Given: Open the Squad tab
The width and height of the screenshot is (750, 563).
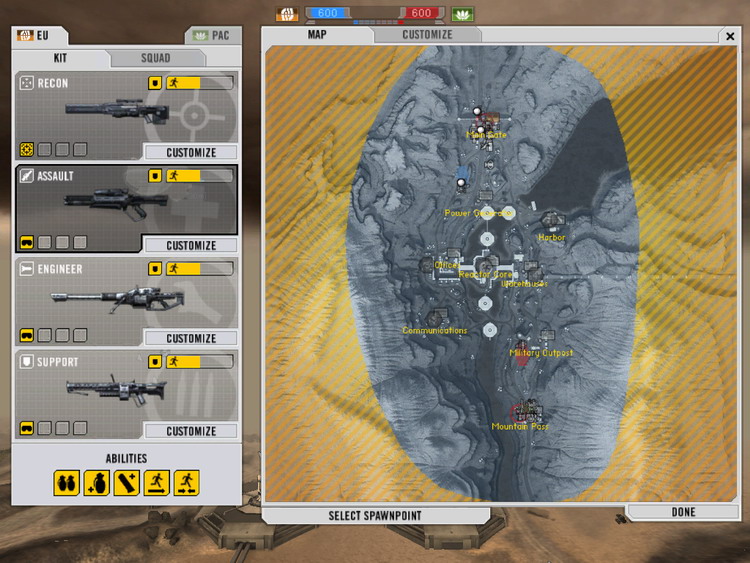Looking at the screenshot, I should [x=155, y=58].
